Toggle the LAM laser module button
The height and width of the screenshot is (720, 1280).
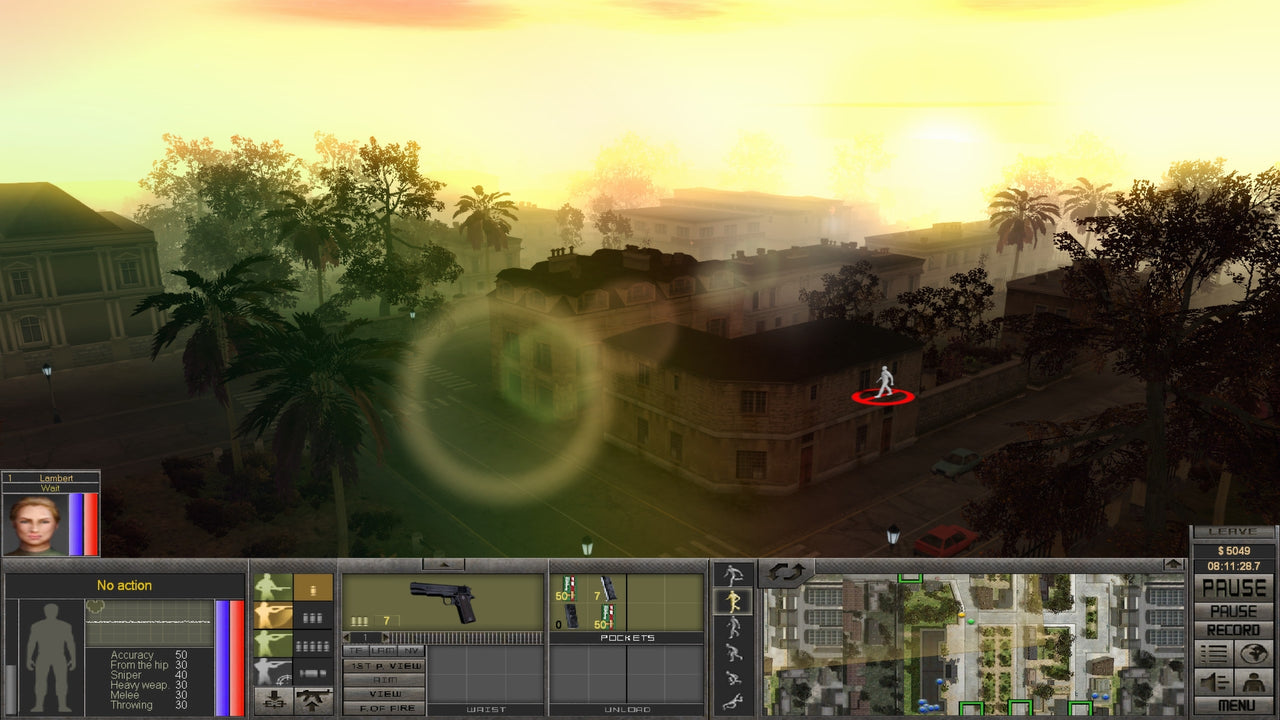click(x=382, y=650)
